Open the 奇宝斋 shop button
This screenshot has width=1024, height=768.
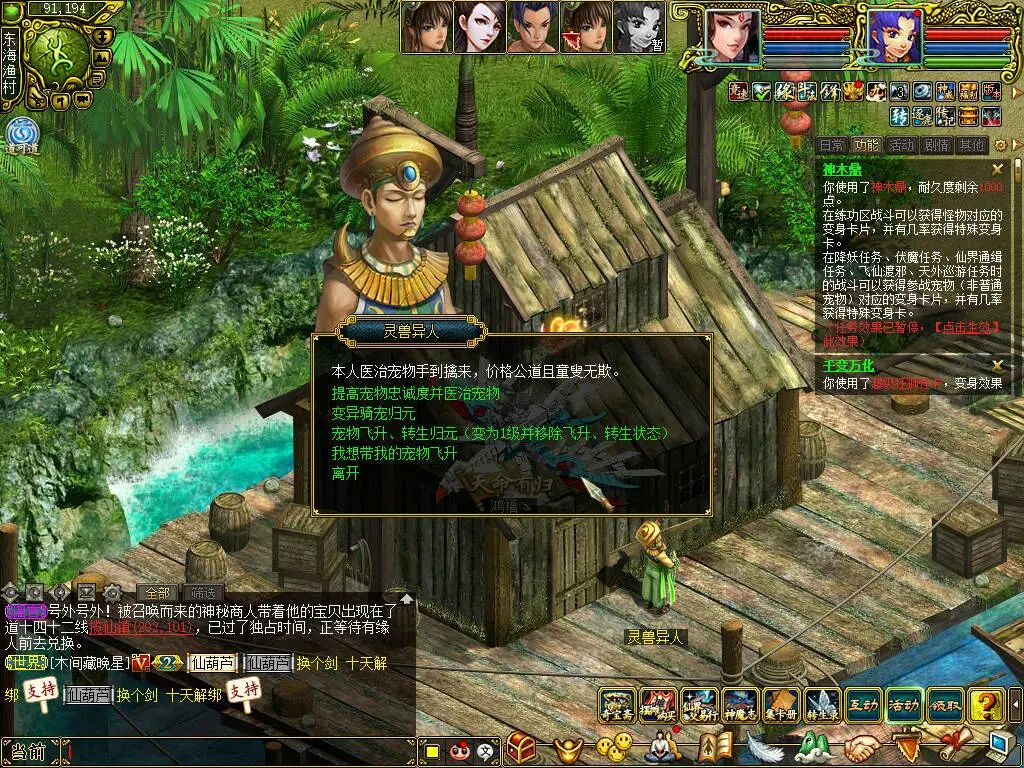[x=617, y=705]
